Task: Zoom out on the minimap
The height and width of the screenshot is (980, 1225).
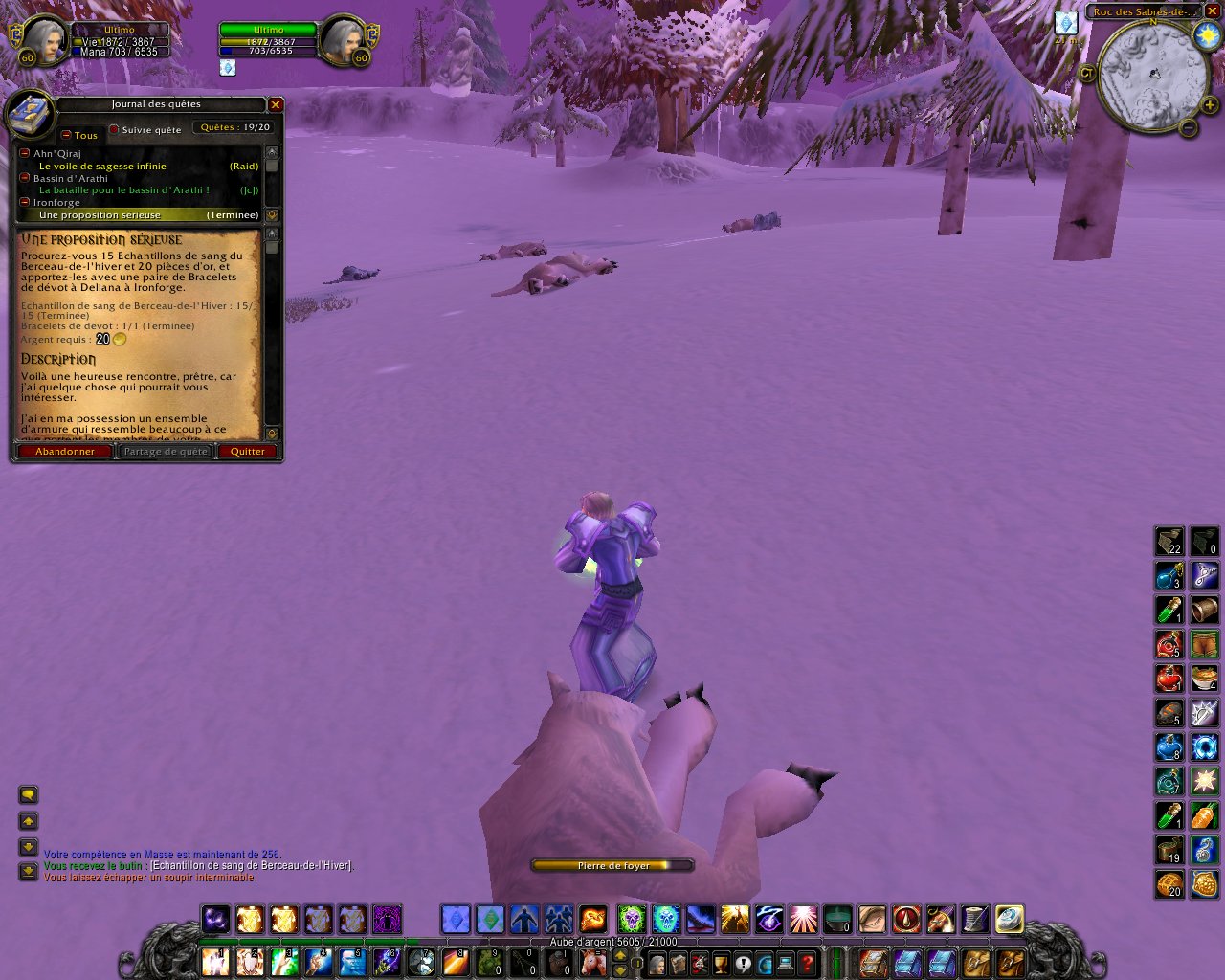Action: coord(1189,126)
